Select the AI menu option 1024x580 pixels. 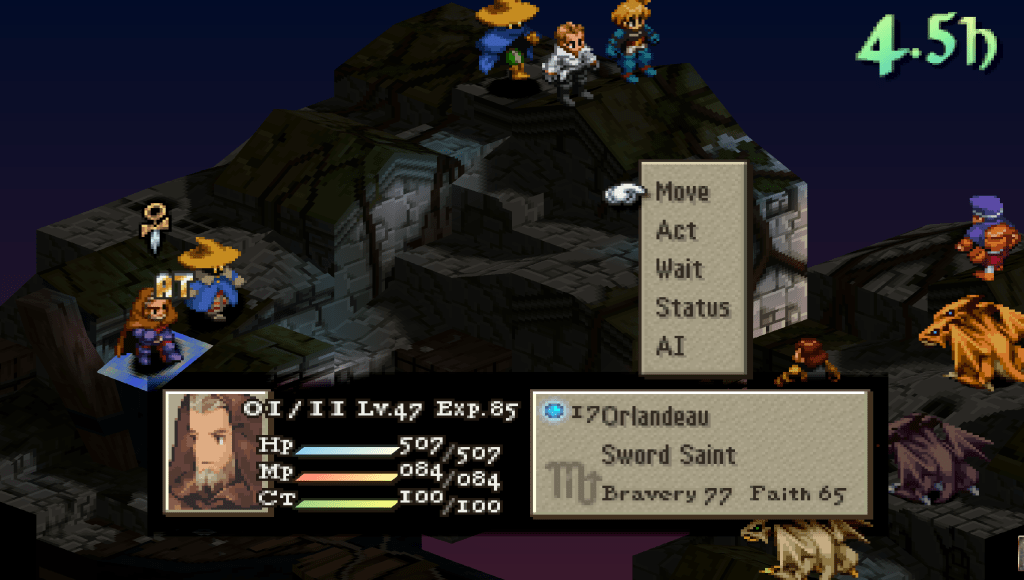pos(669,346)
